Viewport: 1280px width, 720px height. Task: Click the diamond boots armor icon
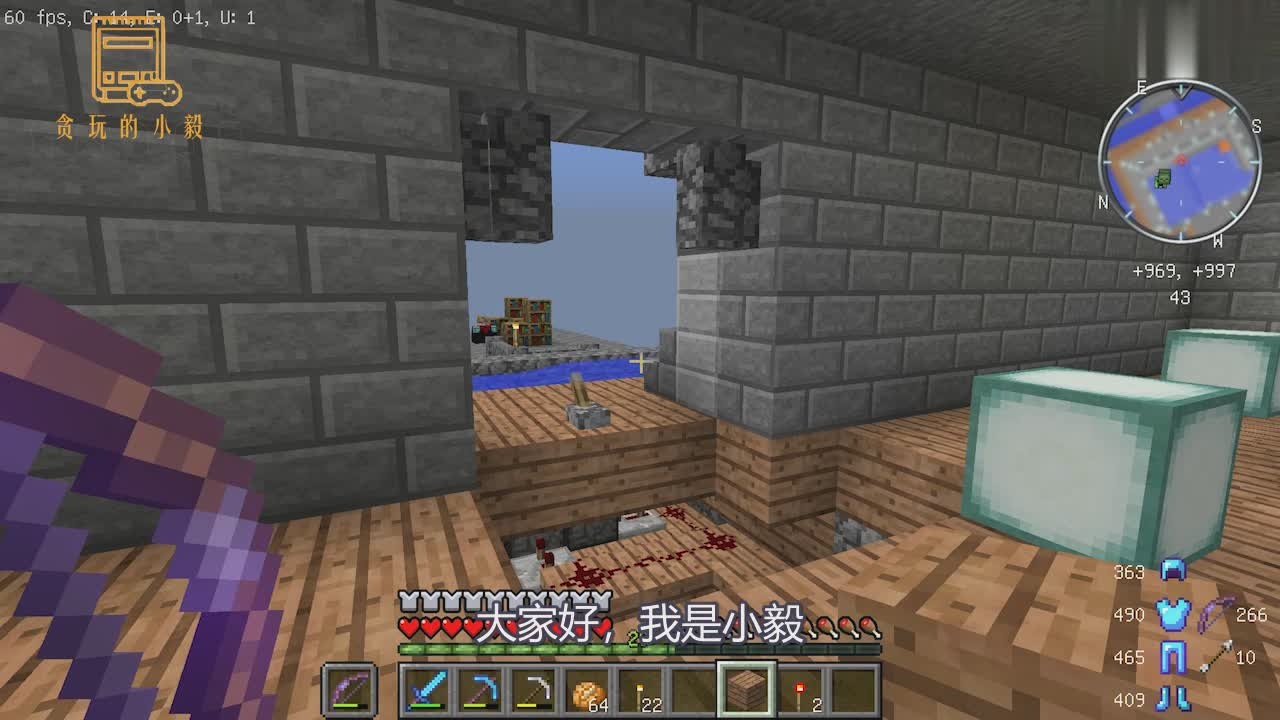[1172, 698]
